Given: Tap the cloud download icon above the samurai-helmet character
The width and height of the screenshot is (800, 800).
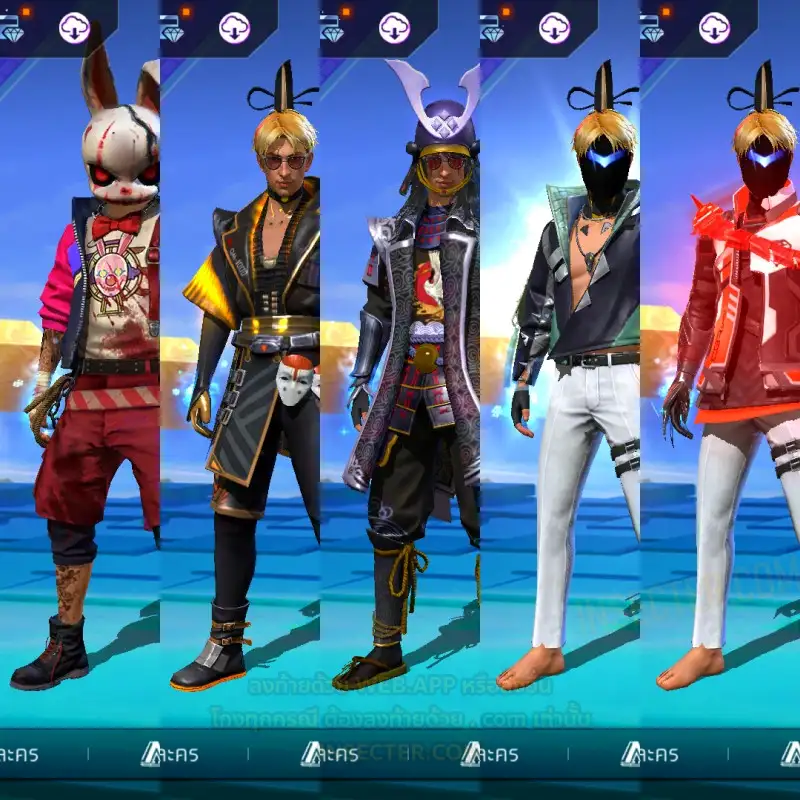Looking at the screenshot, I should coord(395,28).
